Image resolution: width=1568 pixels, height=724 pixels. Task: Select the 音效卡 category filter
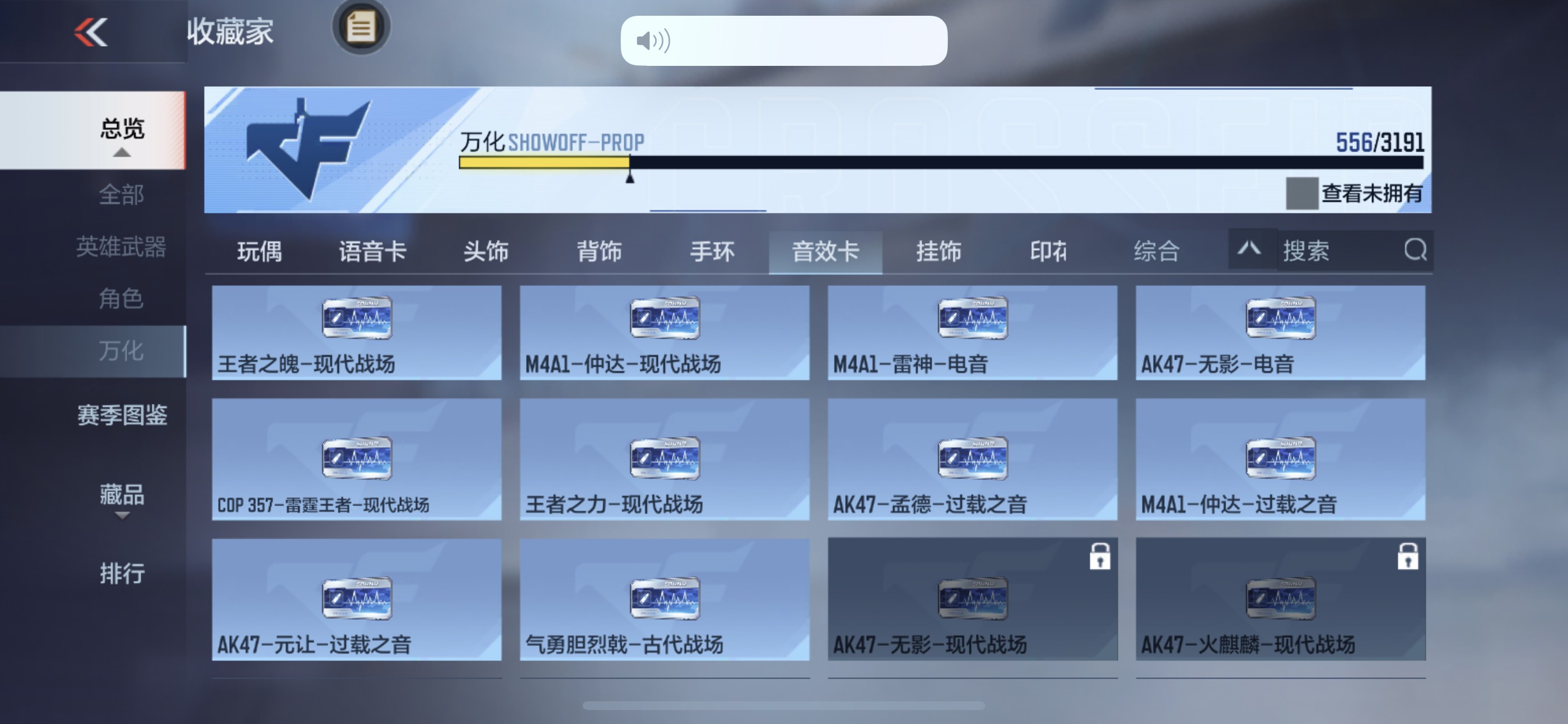click(825, 252)
